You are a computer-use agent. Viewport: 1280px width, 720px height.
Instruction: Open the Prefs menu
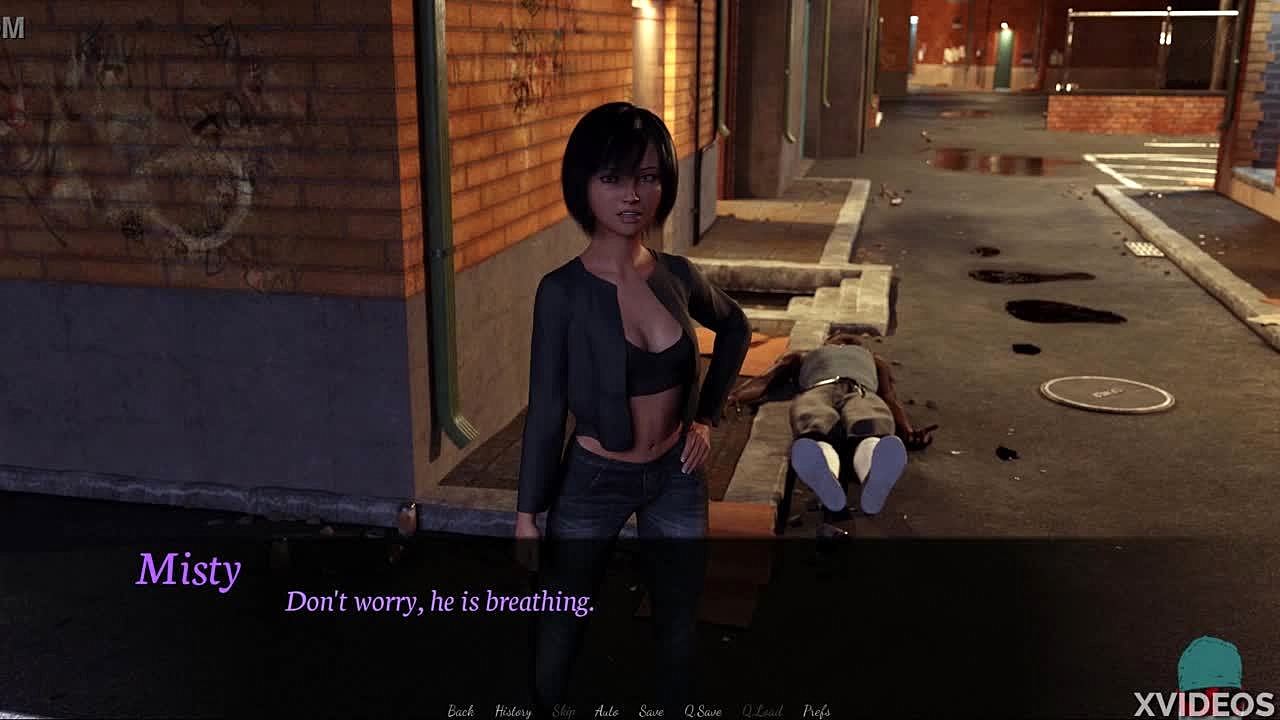(x=817, y=711)
